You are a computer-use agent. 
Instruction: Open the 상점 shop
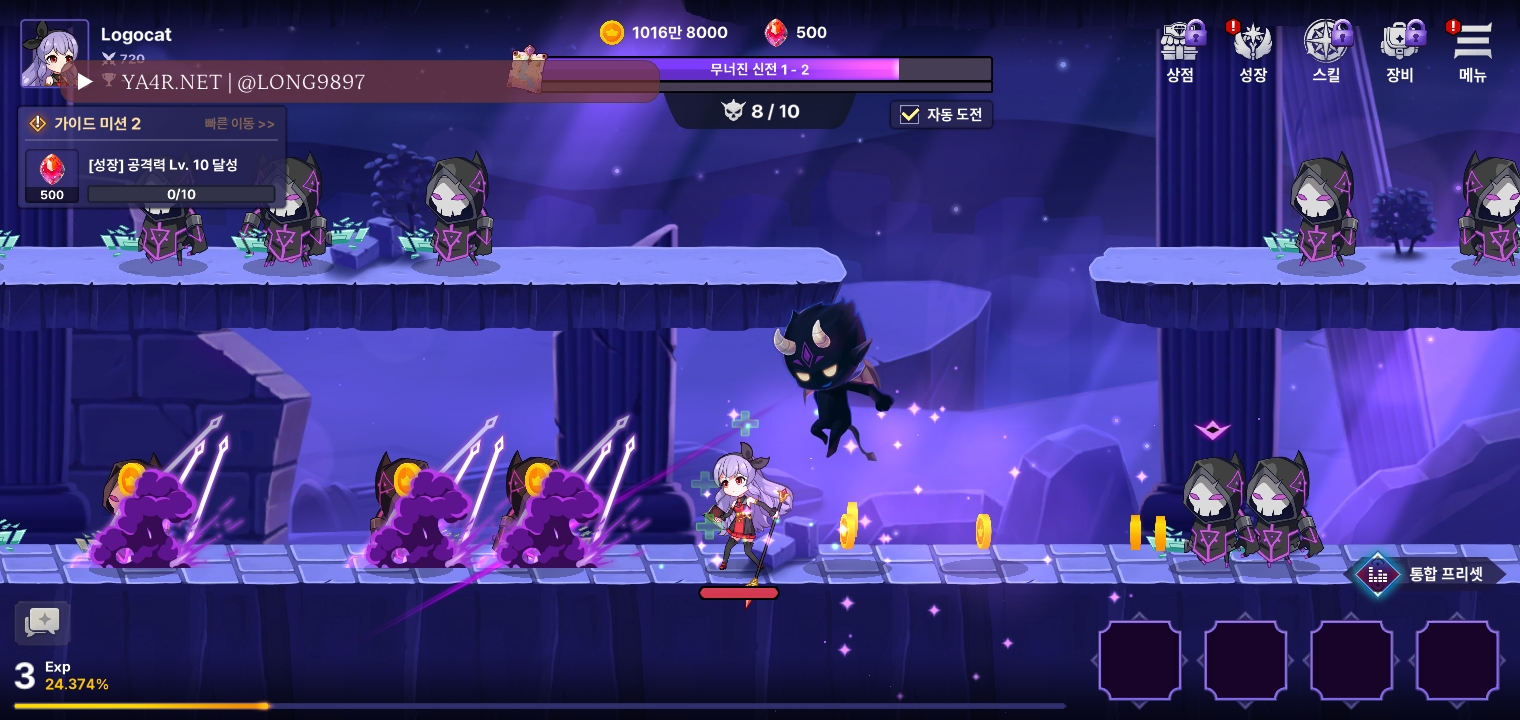(1181, 51)
